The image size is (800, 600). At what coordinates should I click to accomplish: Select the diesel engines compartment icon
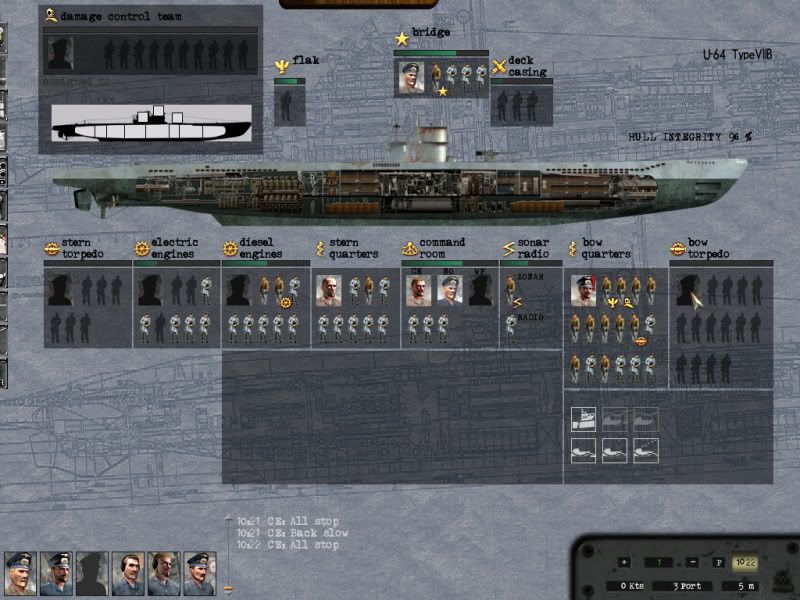230,248
